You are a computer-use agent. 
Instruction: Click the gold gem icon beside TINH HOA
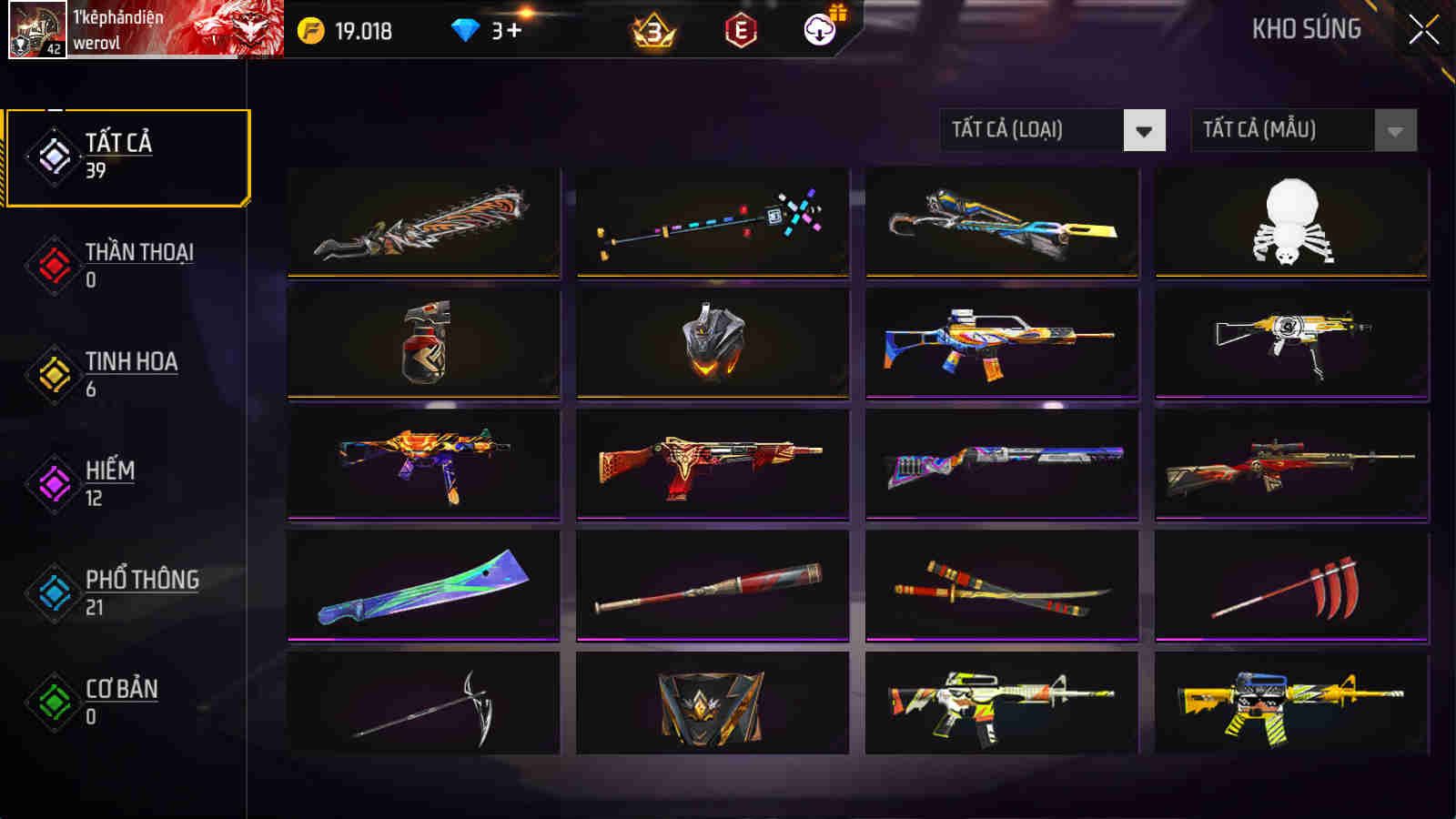52,371
